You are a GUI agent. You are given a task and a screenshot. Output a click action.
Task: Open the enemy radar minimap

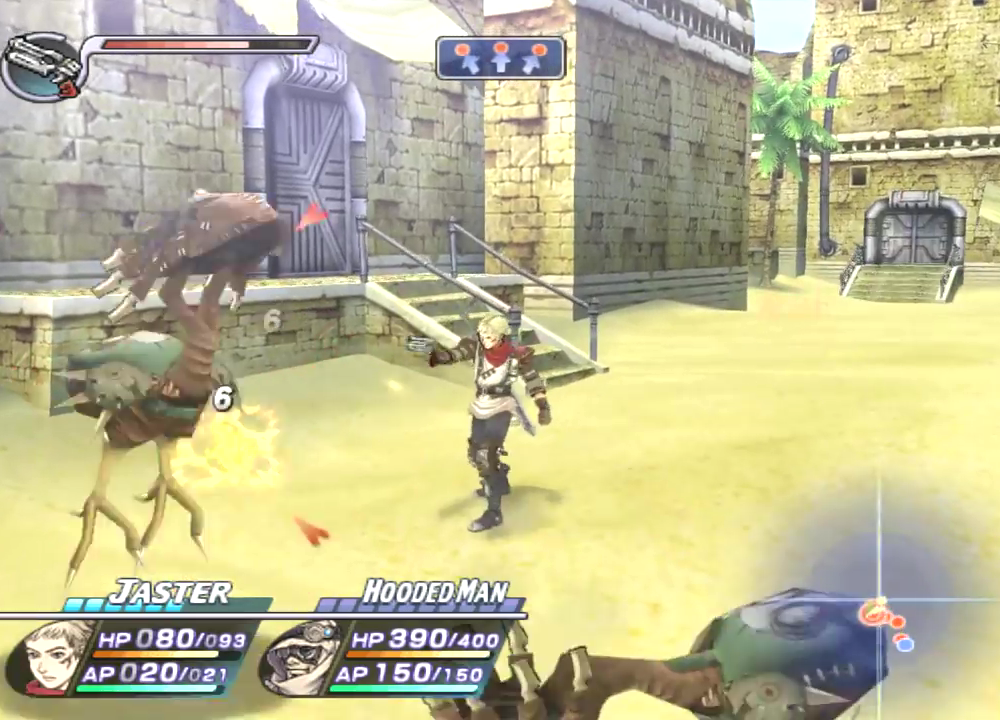tap(880, 600)
